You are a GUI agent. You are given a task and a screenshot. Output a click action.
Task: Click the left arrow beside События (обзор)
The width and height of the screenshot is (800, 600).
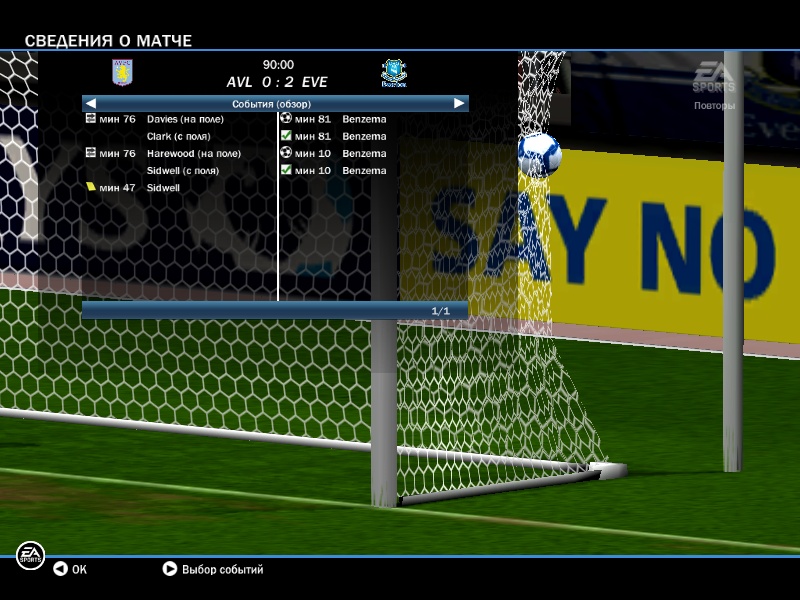pyautogui.click(x=91, y=103)
